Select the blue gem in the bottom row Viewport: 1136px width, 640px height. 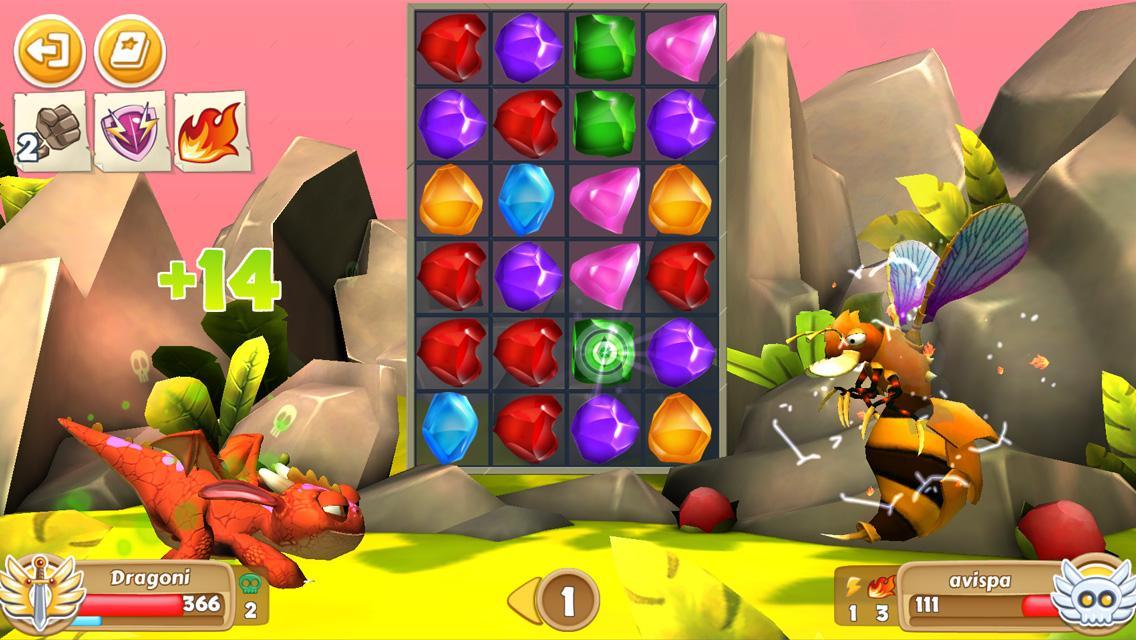point(451,428)
